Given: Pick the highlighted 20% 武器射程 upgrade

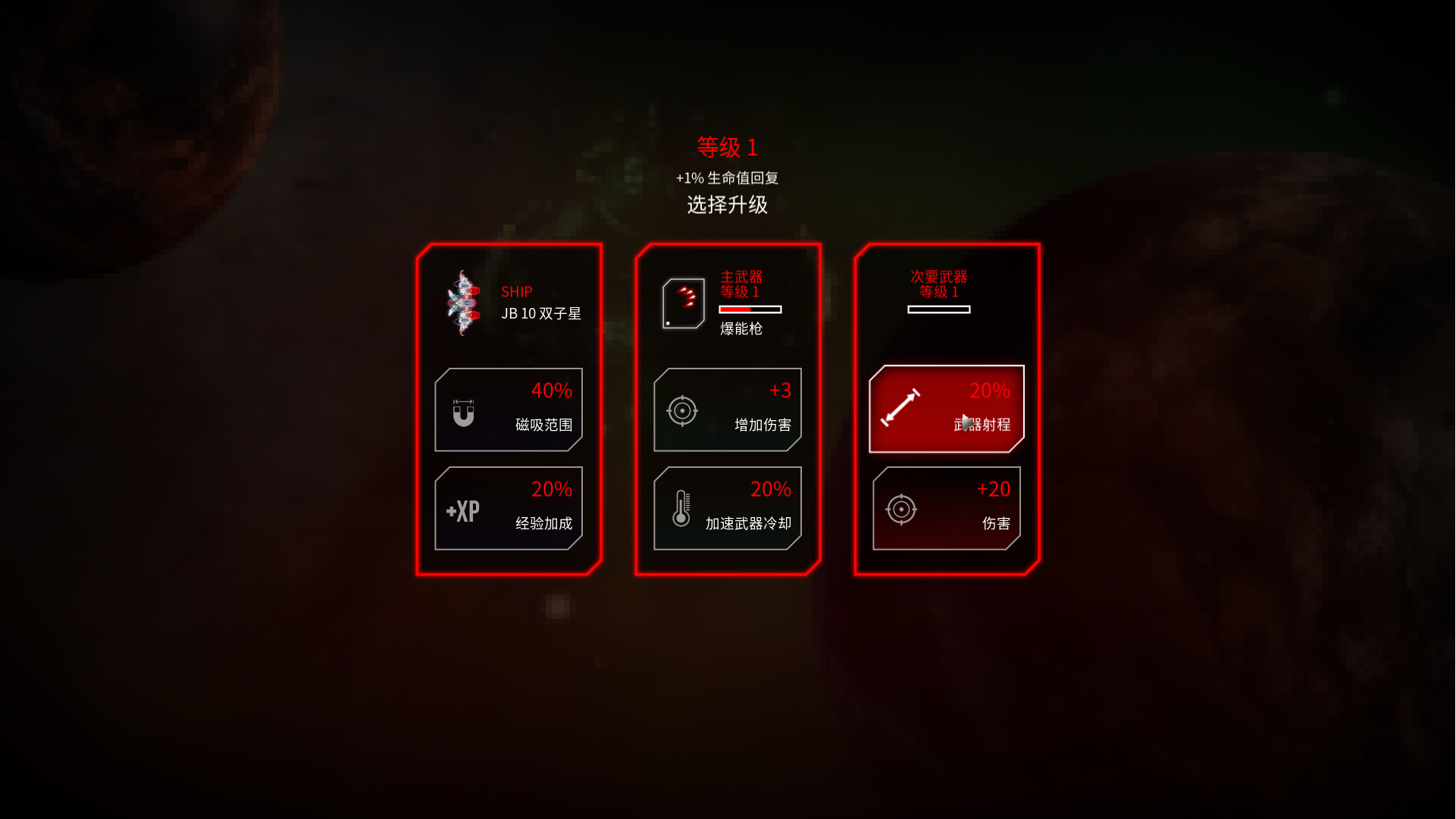Looking at the screenshot, I should click(x=947, y=408).
